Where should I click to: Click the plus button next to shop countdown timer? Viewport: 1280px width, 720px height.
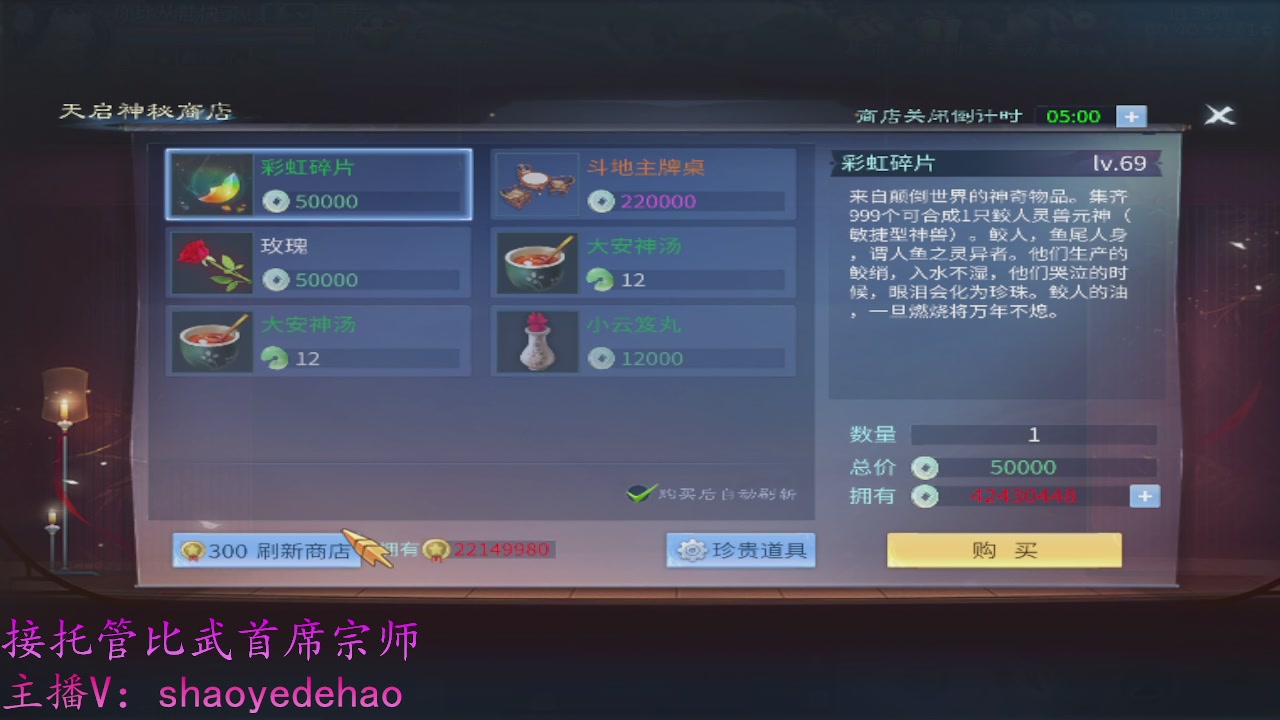pyautogui.click(x=1130, y=116)
